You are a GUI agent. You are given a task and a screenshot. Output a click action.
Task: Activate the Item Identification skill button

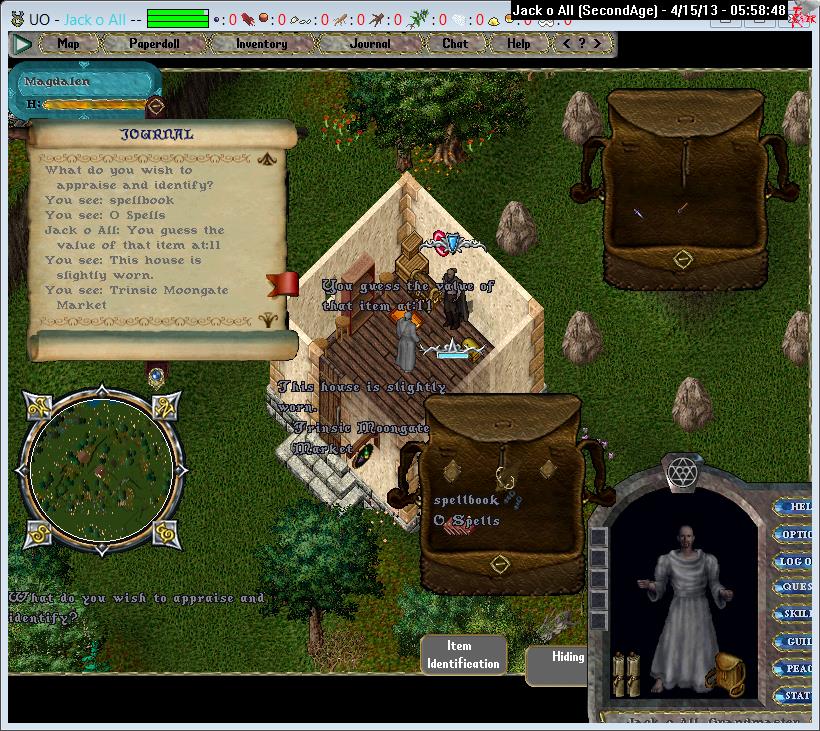(x=462, y=655)
